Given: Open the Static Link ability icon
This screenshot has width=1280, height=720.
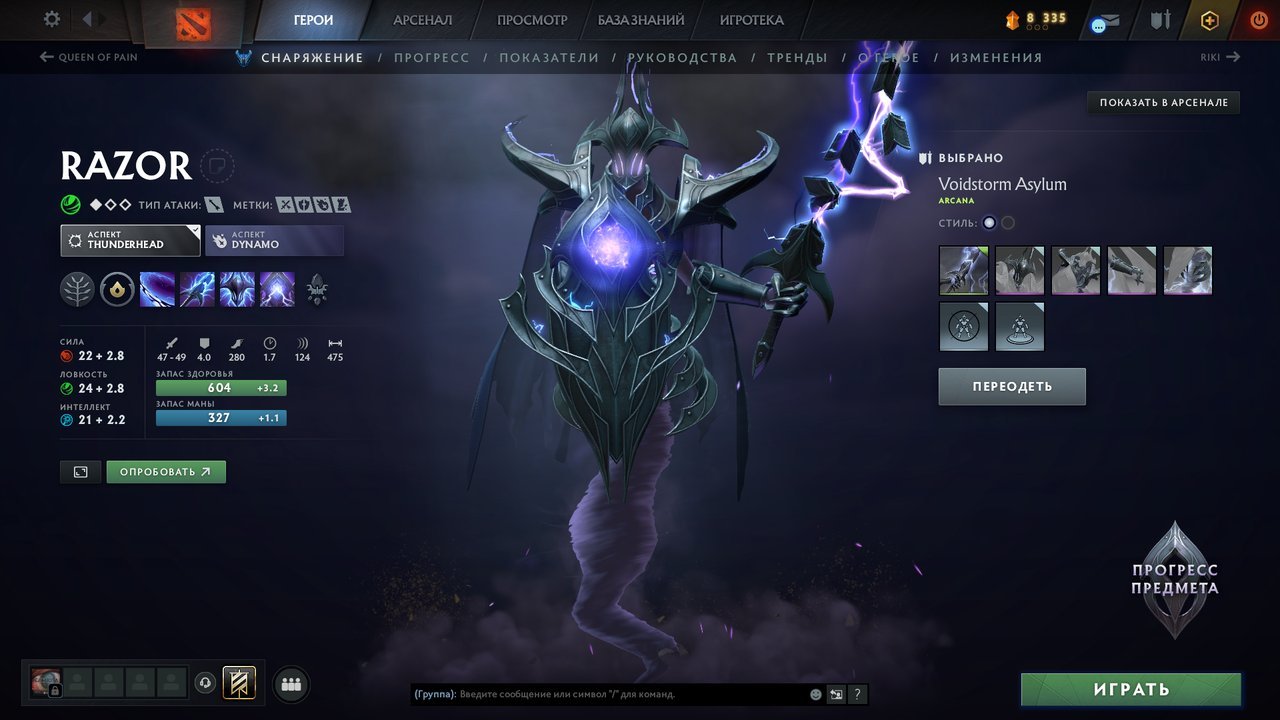Looking at the screenshot, I should click(197, 289).
